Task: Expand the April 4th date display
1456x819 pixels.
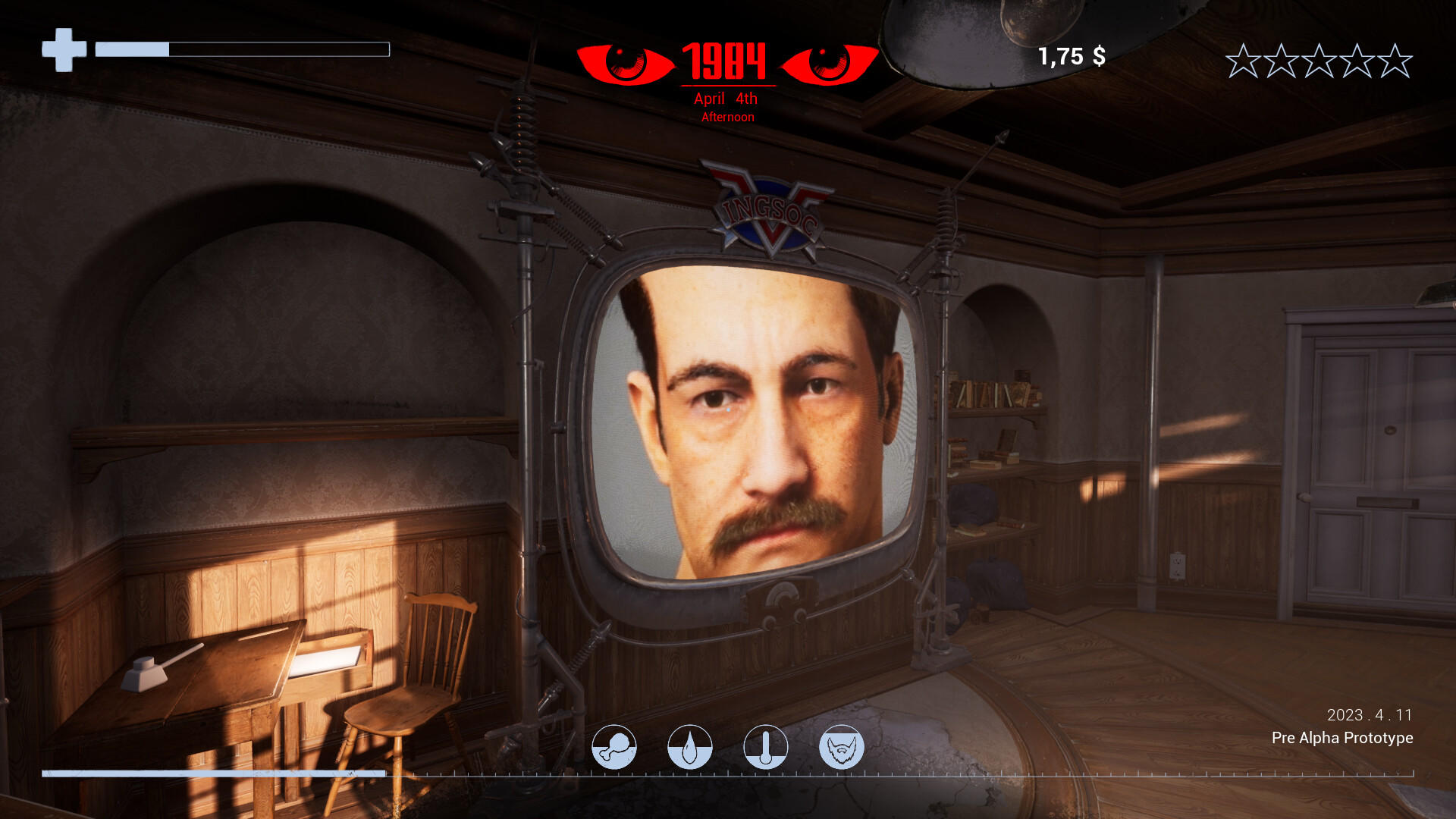Action: (x=723, y=98)
